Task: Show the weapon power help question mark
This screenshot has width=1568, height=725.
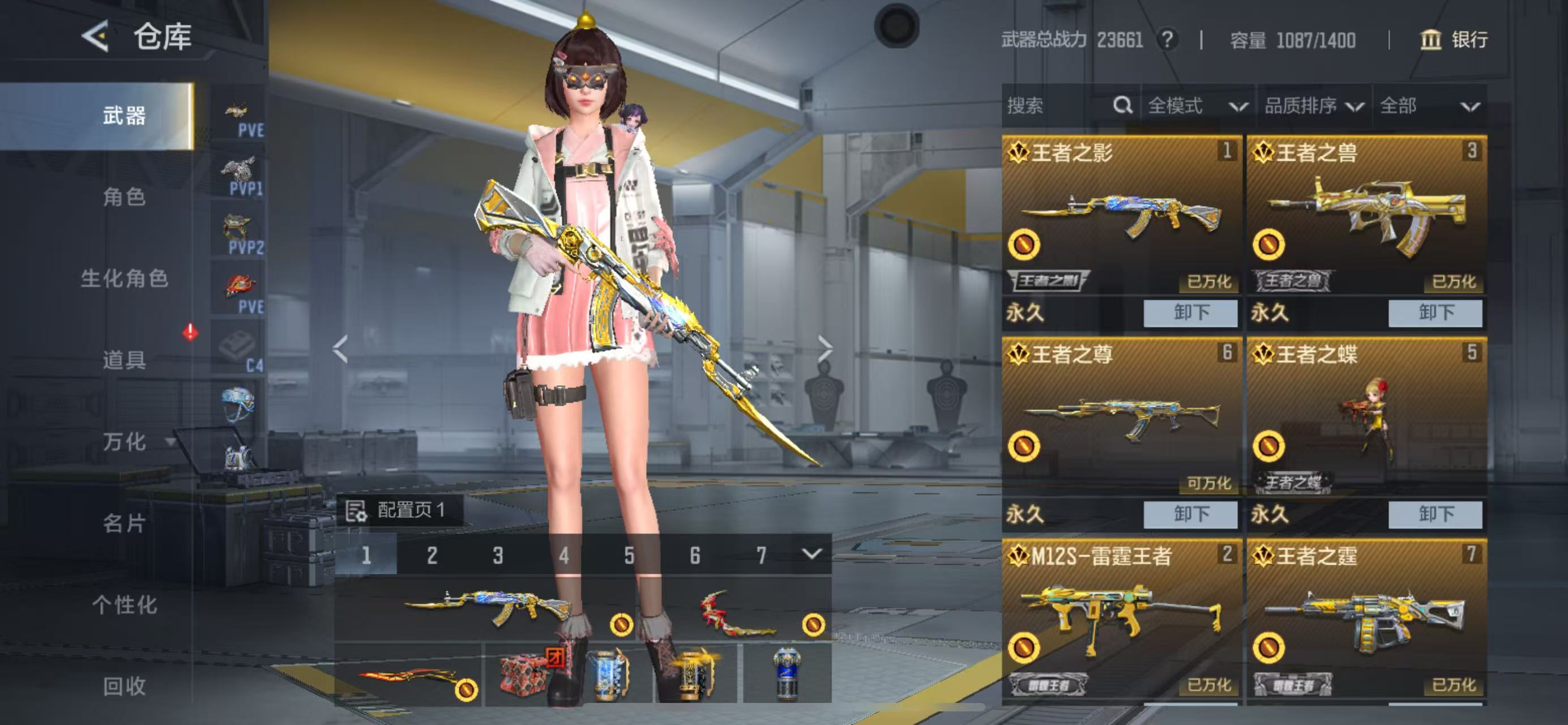Action: (x=1167, y=40)
